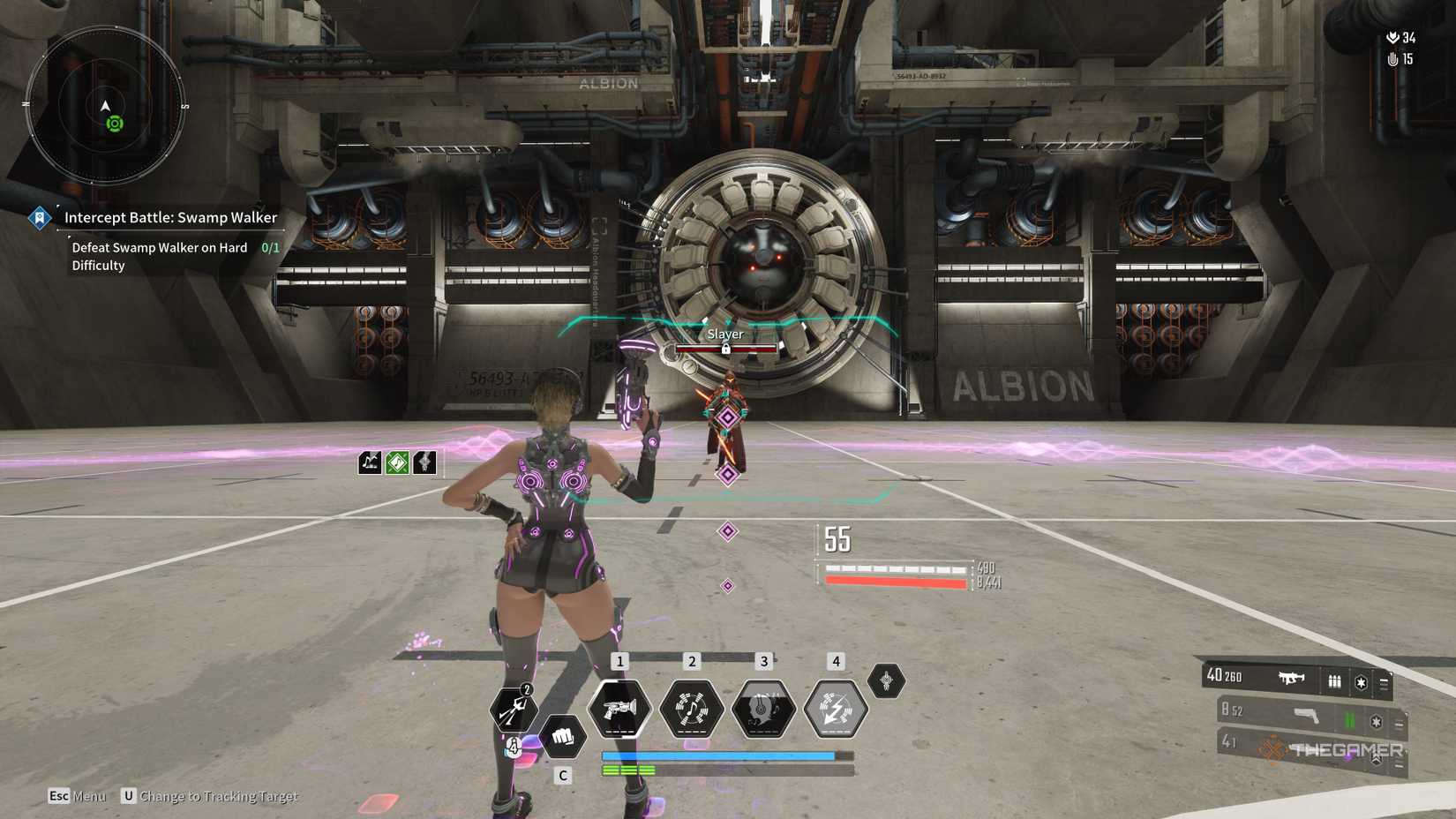
Task: Activate the musical note skill in slot 2
Action: pyautogui.click(x=692, y=709)
